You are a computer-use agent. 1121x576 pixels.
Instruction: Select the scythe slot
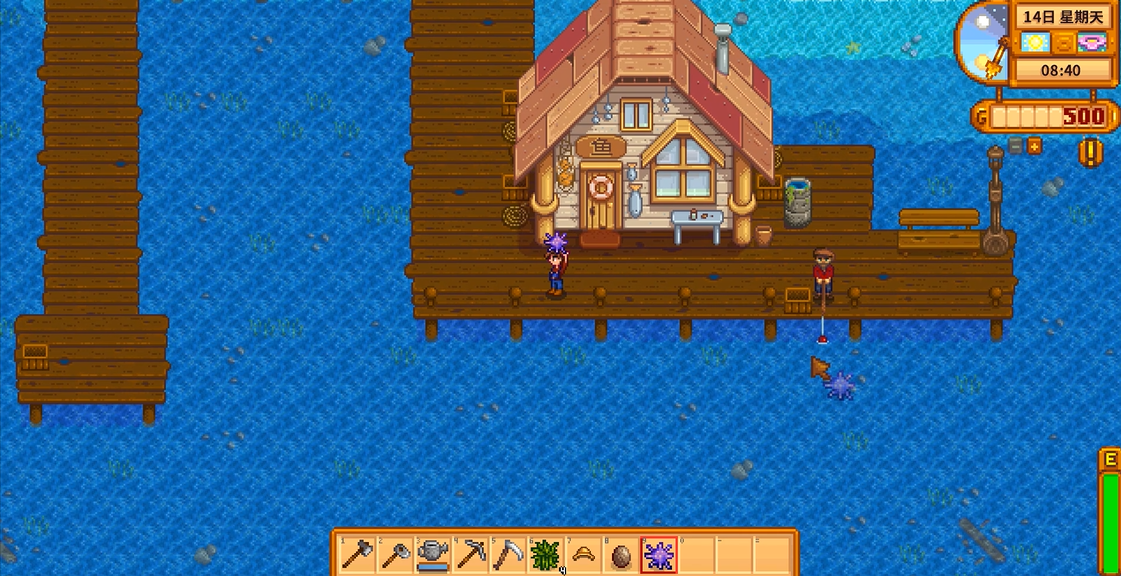click(x=508, y=554)
